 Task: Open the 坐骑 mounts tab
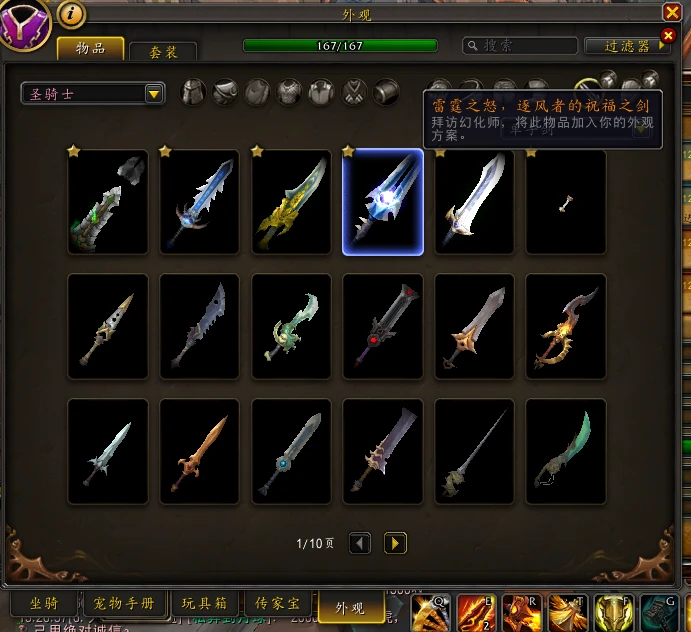coord(42,604)
